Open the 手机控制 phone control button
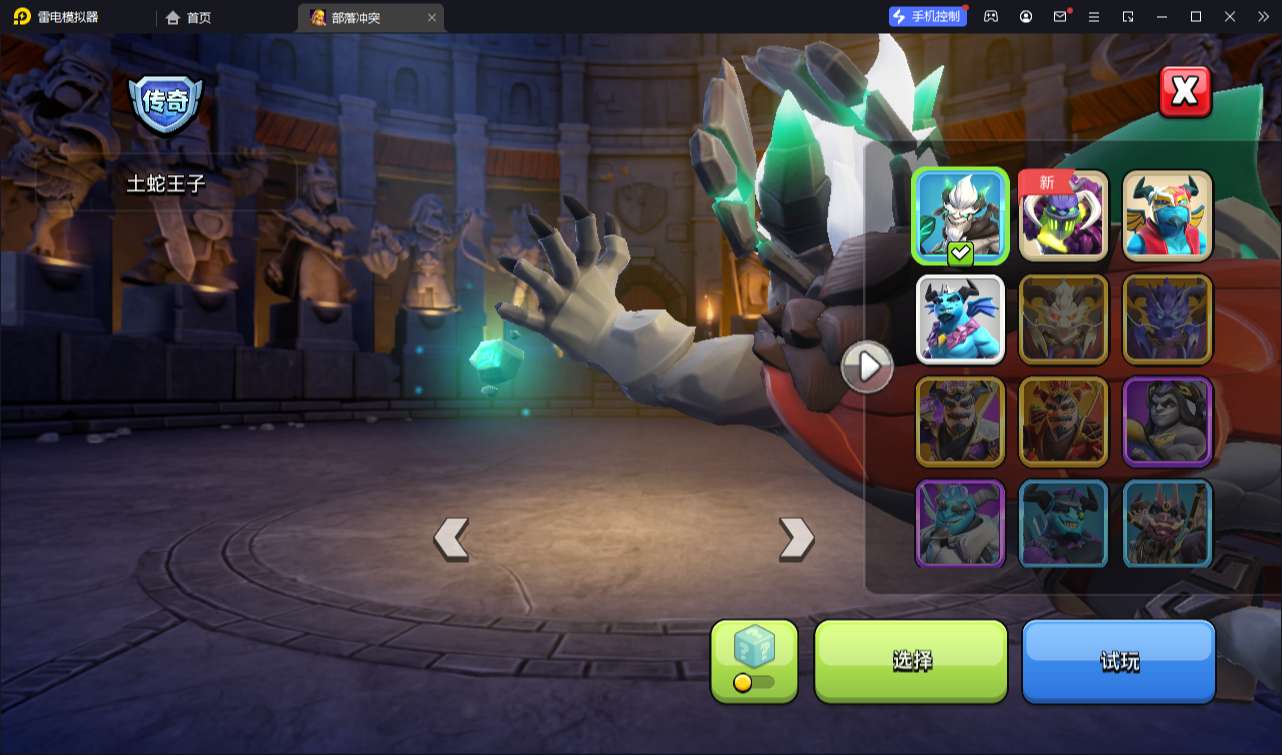This screenshot has width=1282, height=755. coord(927,16)
